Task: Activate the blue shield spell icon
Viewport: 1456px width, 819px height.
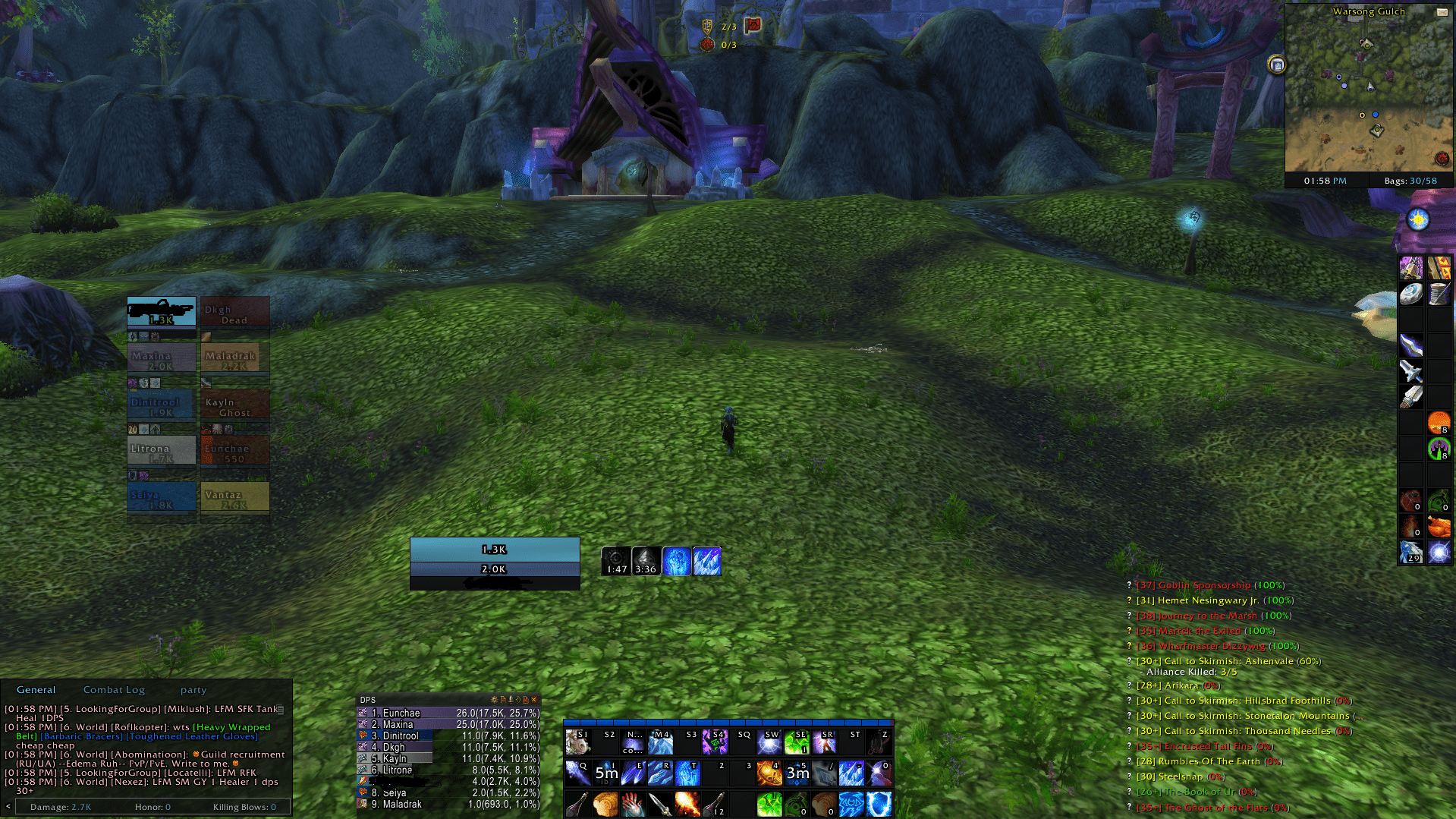Action: click(879, 805)
